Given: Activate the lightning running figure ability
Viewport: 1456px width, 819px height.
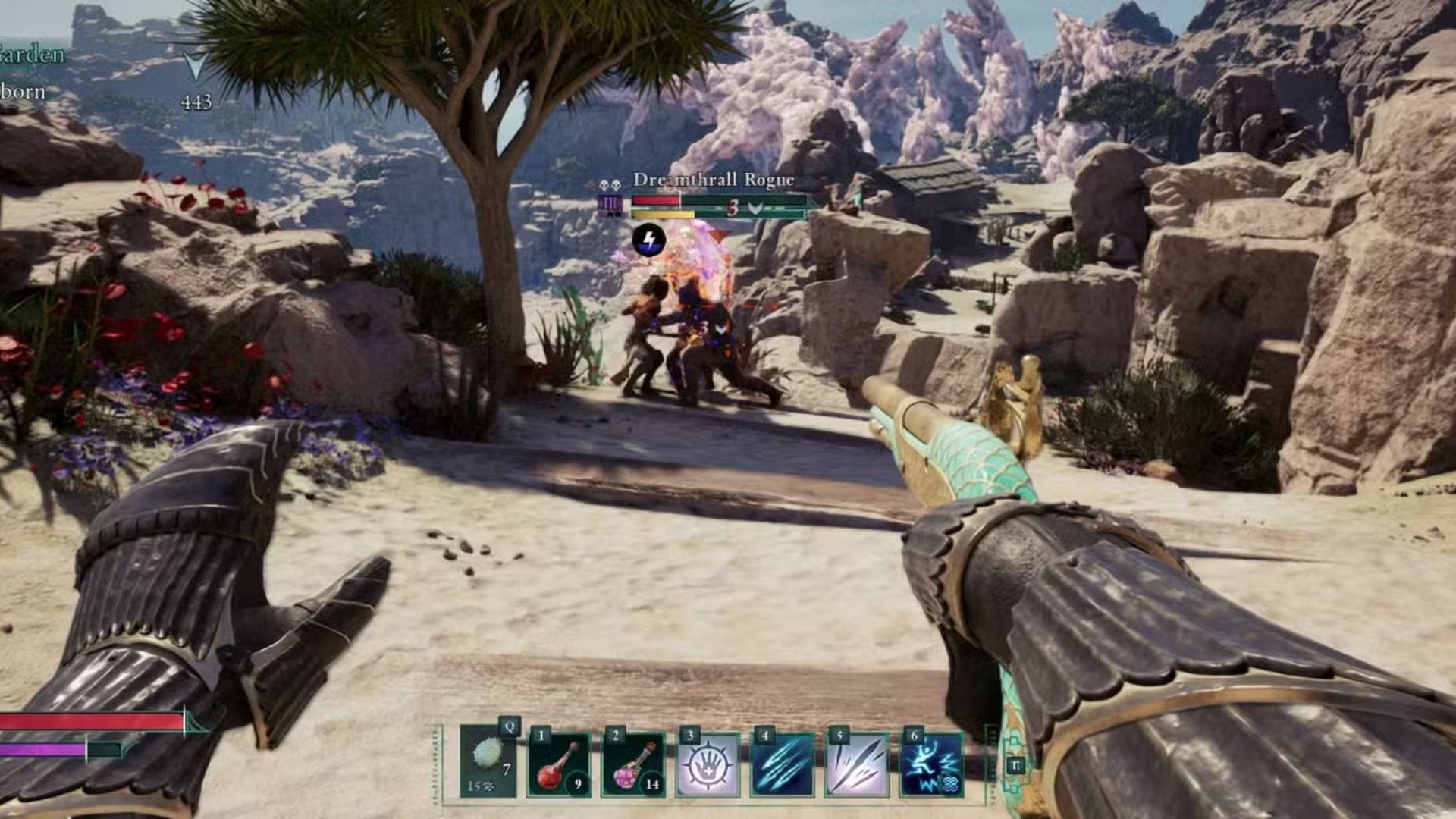Looking at the screenshot, I should (931, 764).
